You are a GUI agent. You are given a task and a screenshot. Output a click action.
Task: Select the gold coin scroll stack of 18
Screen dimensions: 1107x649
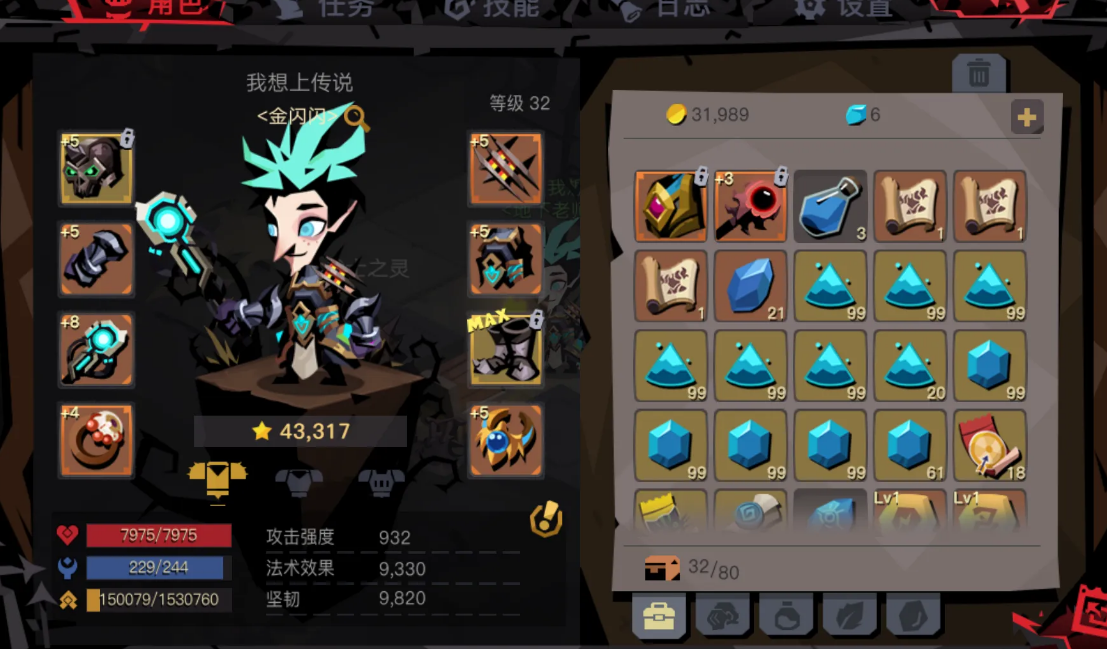[990, 446]
